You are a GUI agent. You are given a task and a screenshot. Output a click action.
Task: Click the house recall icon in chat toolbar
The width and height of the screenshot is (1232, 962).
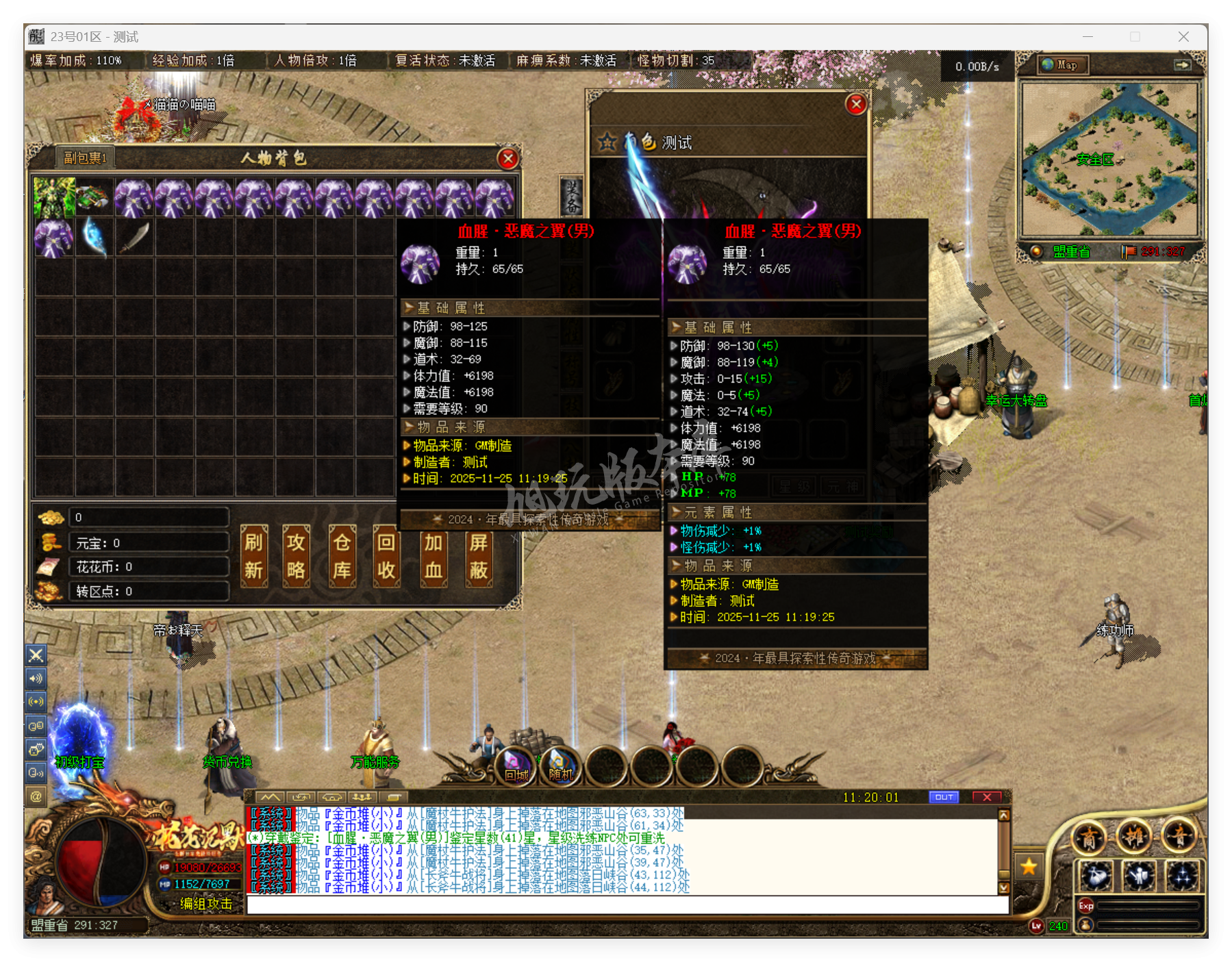pos(331,796)
